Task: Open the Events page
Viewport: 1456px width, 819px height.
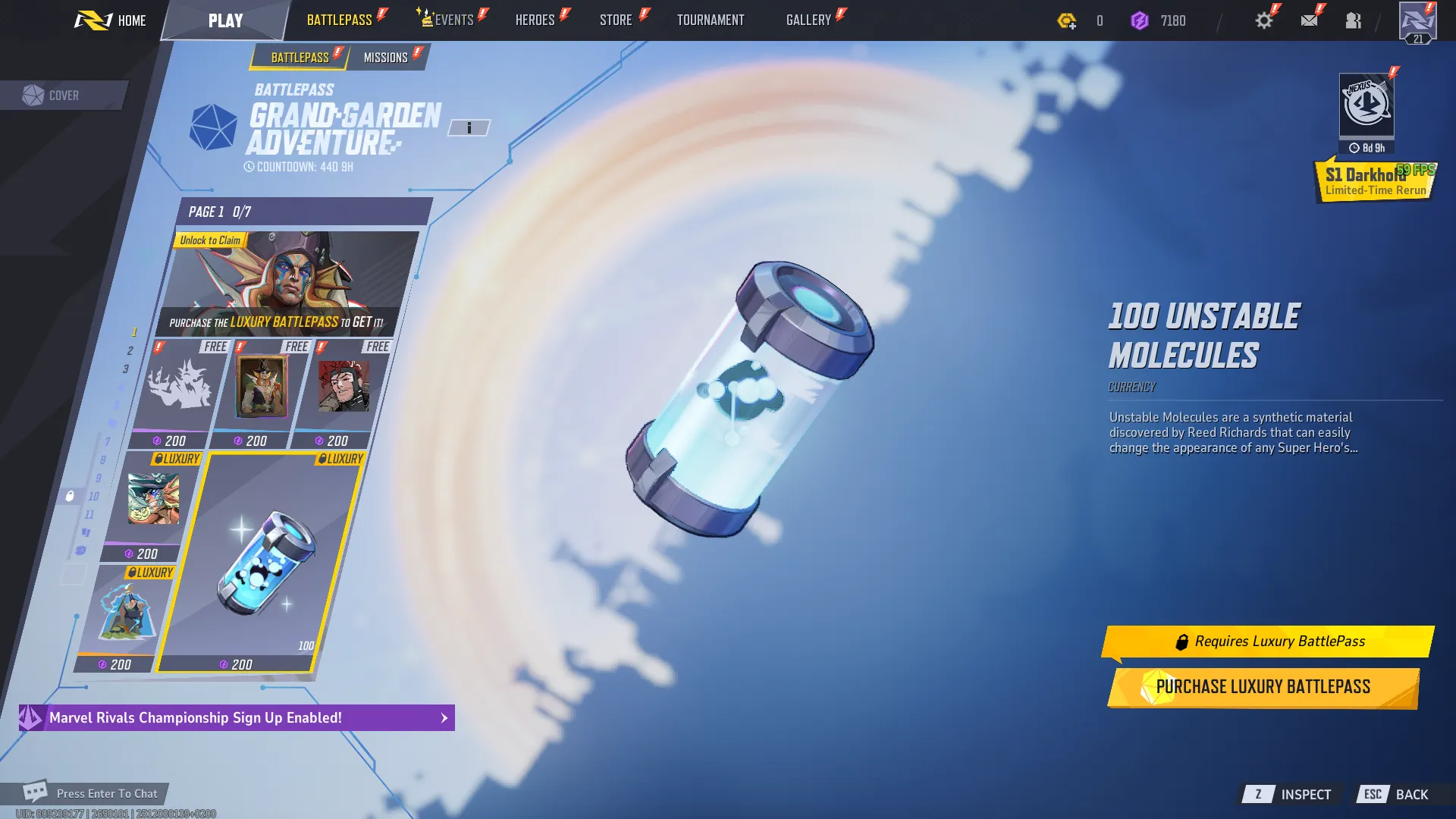Action: [x=453, y=20]
